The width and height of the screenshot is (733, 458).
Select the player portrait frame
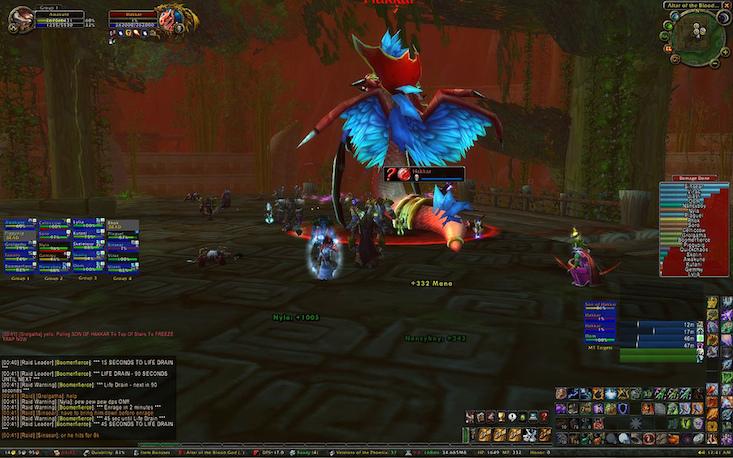coord(21,20)
